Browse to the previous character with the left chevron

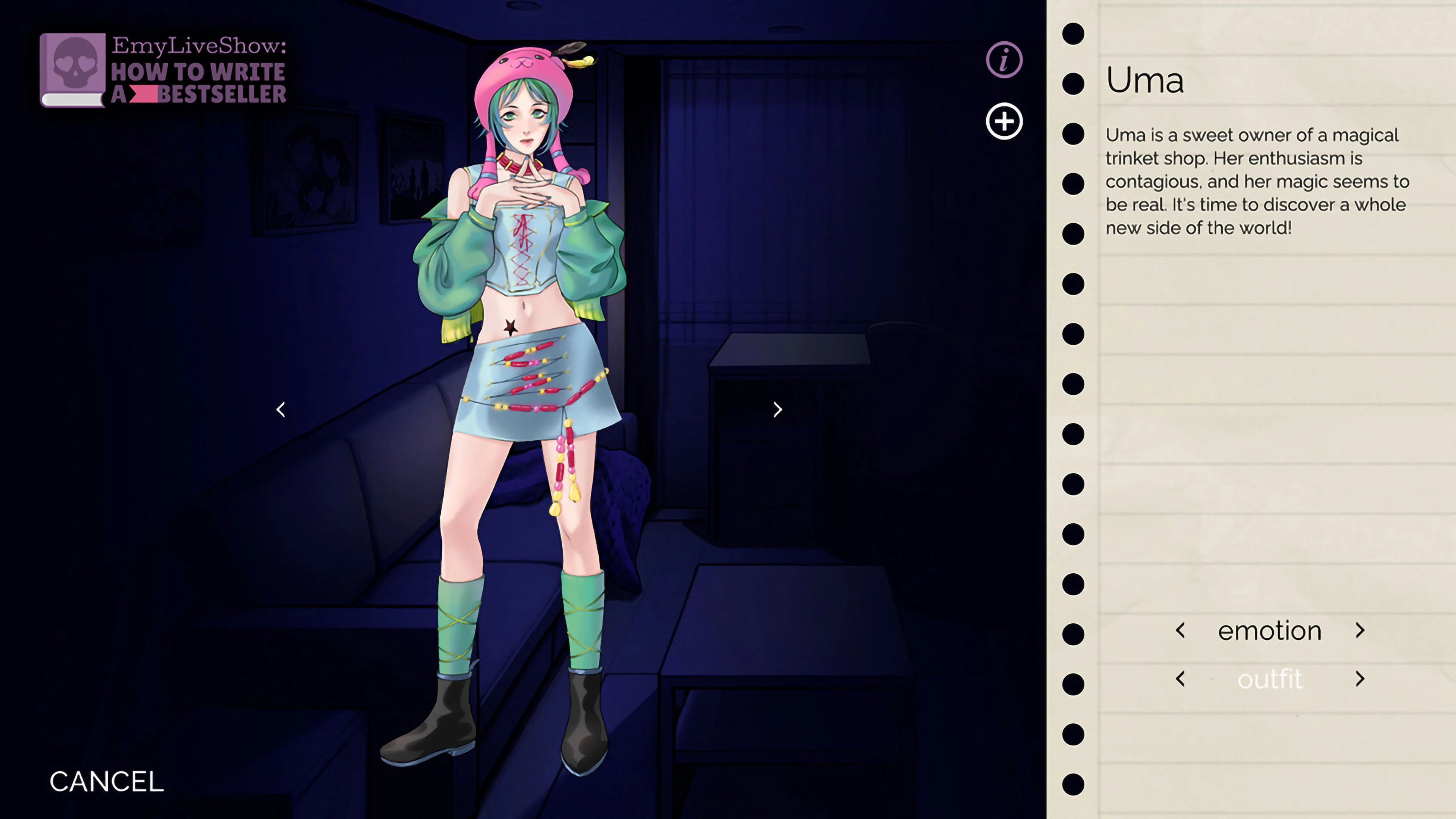point(281,409)
